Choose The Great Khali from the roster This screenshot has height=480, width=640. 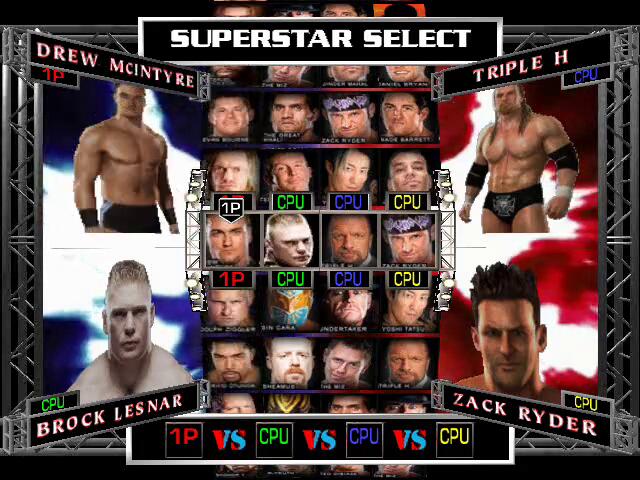pyautogui.click(x=291, y=115)
